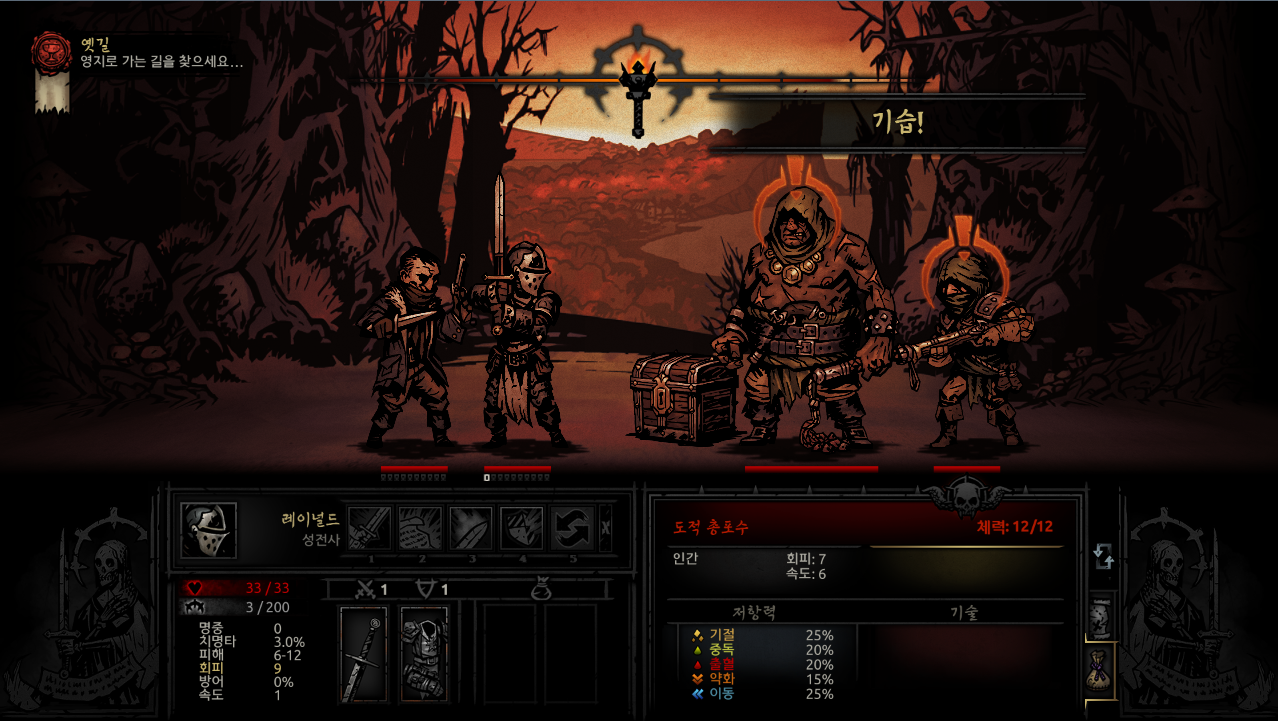Viewport: 1278px width, 721px height.
Task: Click the swap position arrows skill
Action: pyautogui.click(x=572, y=527)
